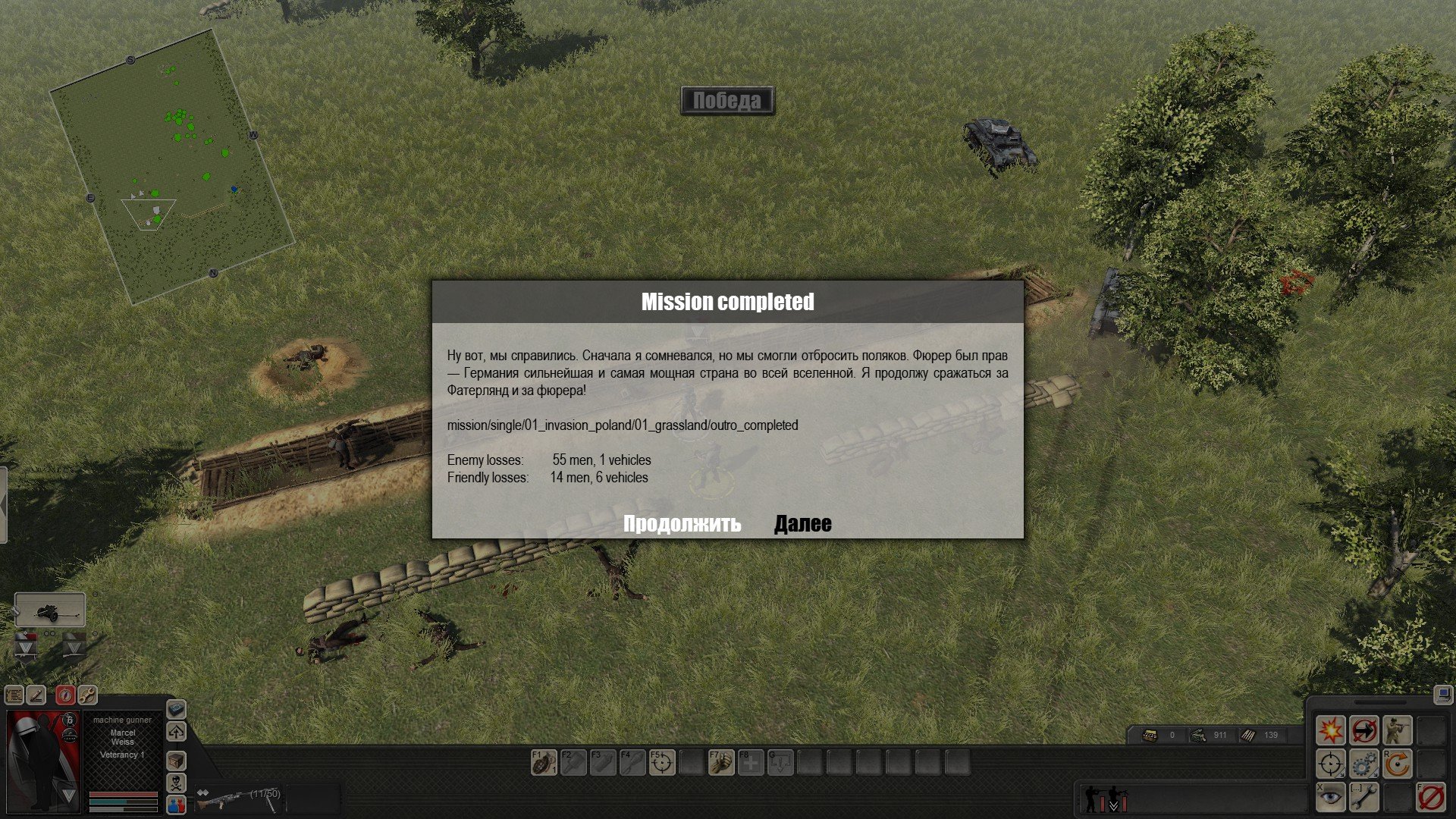Screen dimensions: 1456x819
Task: Open the objectives list icon
Action: point(14,695)
